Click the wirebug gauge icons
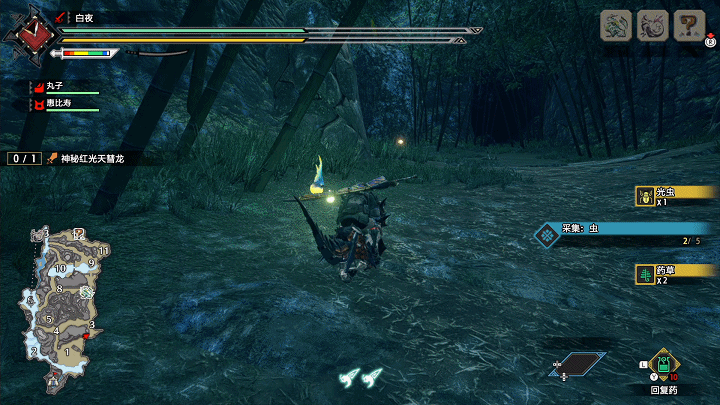This screenshot has width=720, height=405. pos(360,378)
